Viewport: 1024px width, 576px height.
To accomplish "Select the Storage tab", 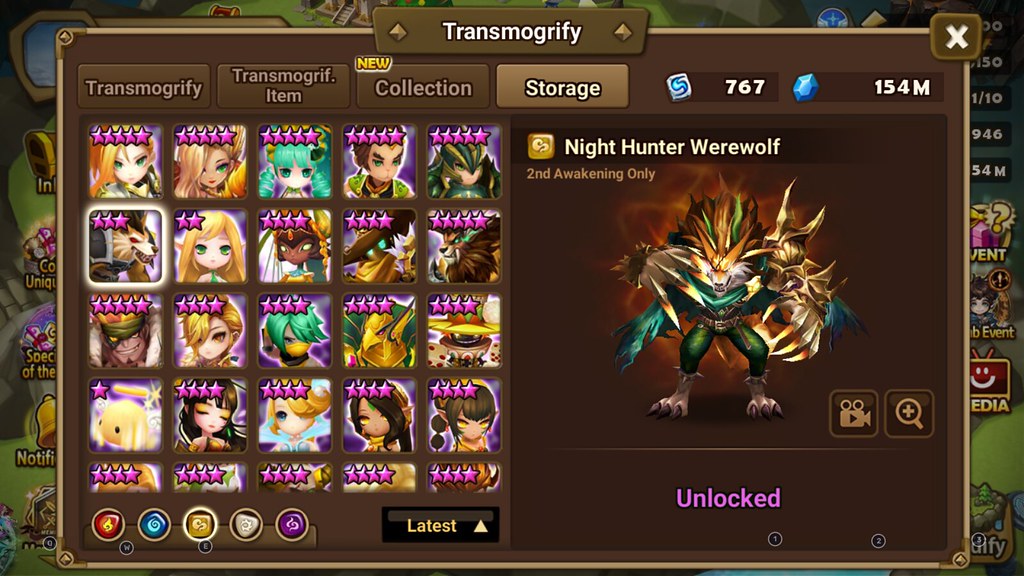I will tap(562, 87).
